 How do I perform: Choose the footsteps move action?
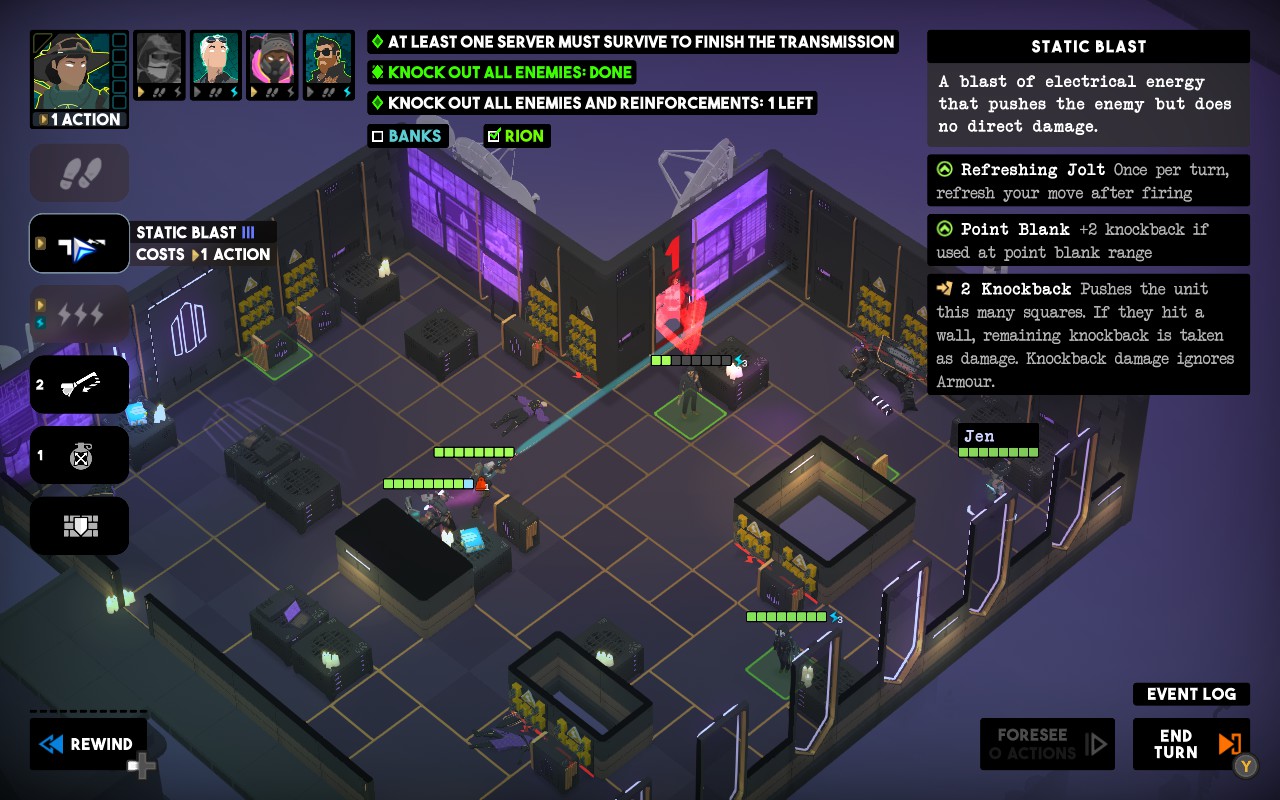click(x=80, y=173)
